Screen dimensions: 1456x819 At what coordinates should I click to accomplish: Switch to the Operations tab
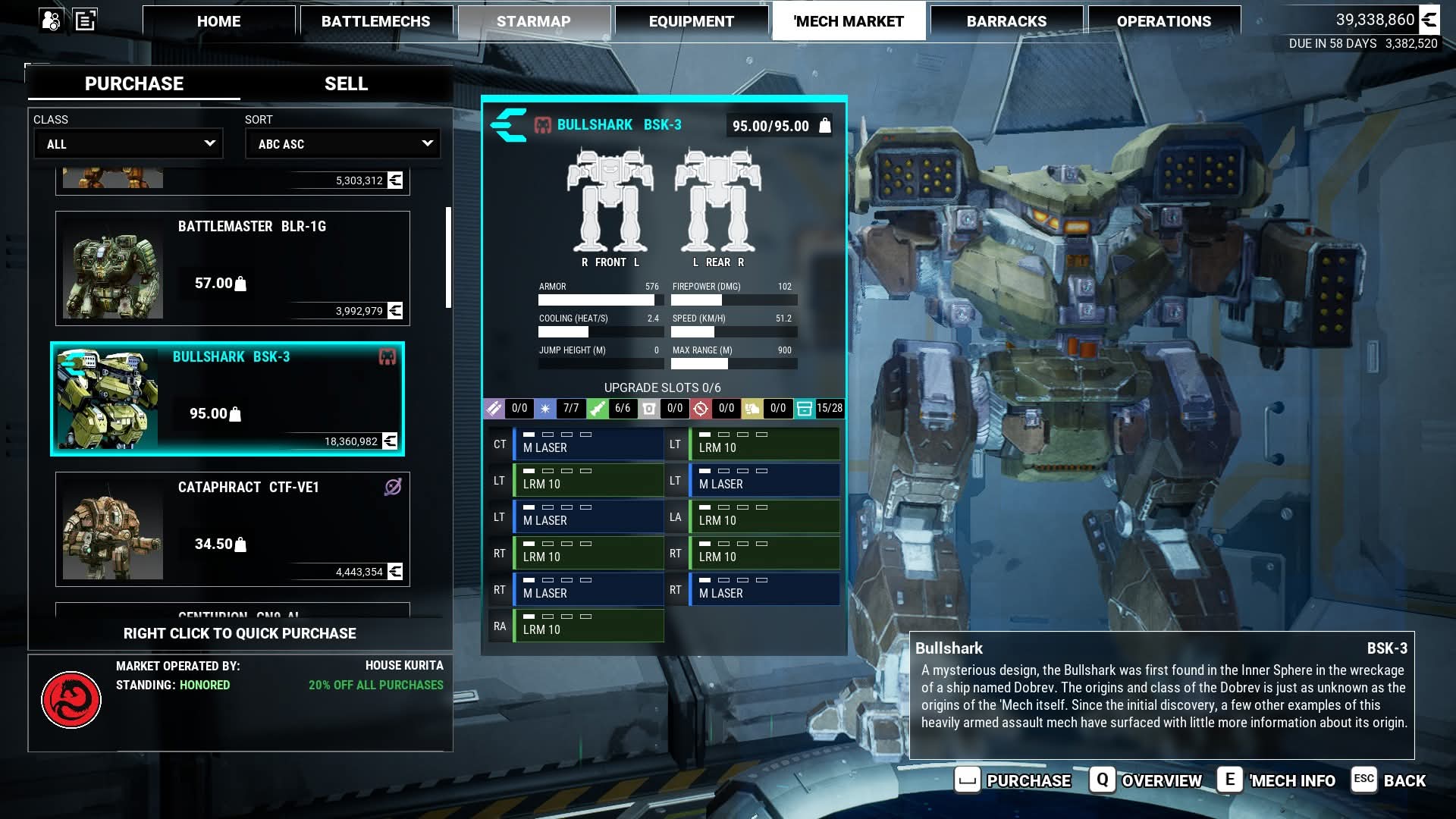click(1164, 21)
